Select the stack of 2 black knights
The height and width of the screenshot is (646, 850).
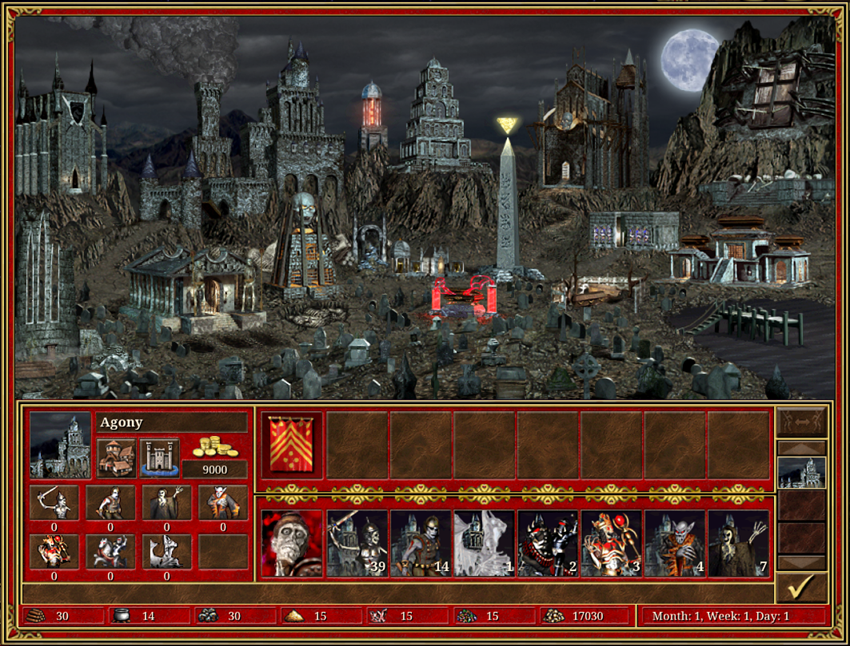548,544
